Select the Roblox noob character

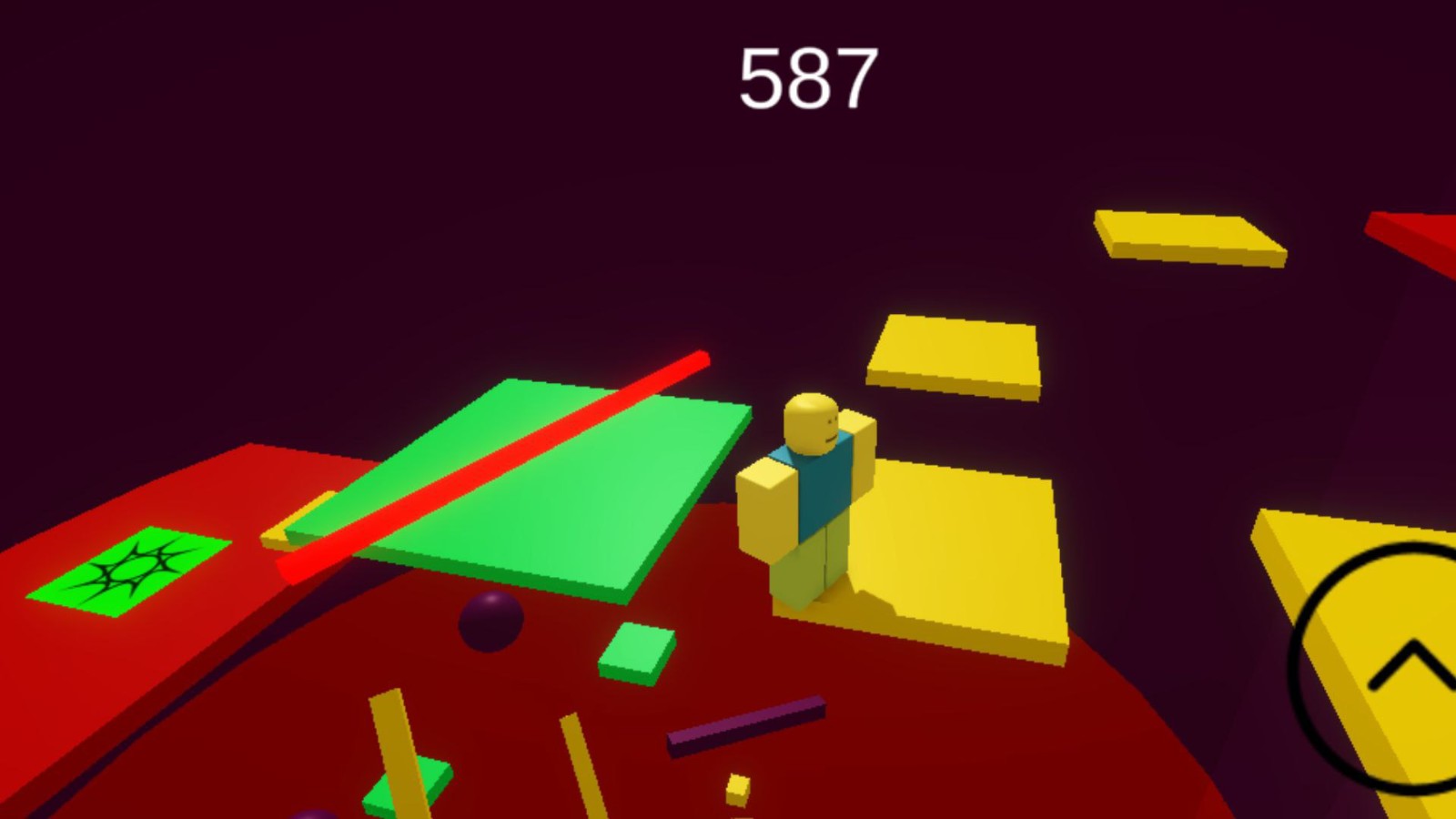pyautogui.click(x=810, y=500)
